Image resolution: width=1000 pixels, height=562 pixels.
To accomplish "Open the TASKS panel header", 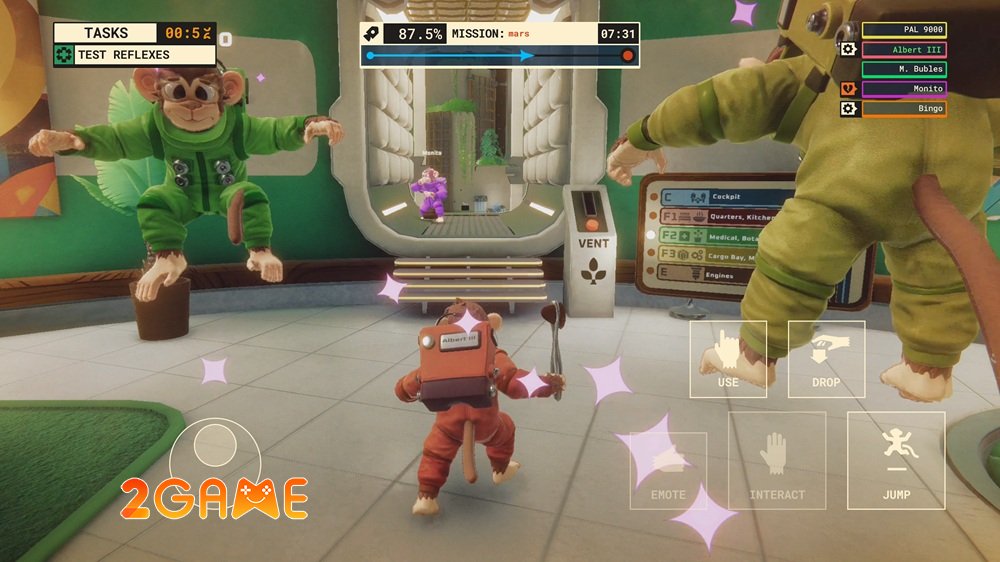I will coord(106,33).
